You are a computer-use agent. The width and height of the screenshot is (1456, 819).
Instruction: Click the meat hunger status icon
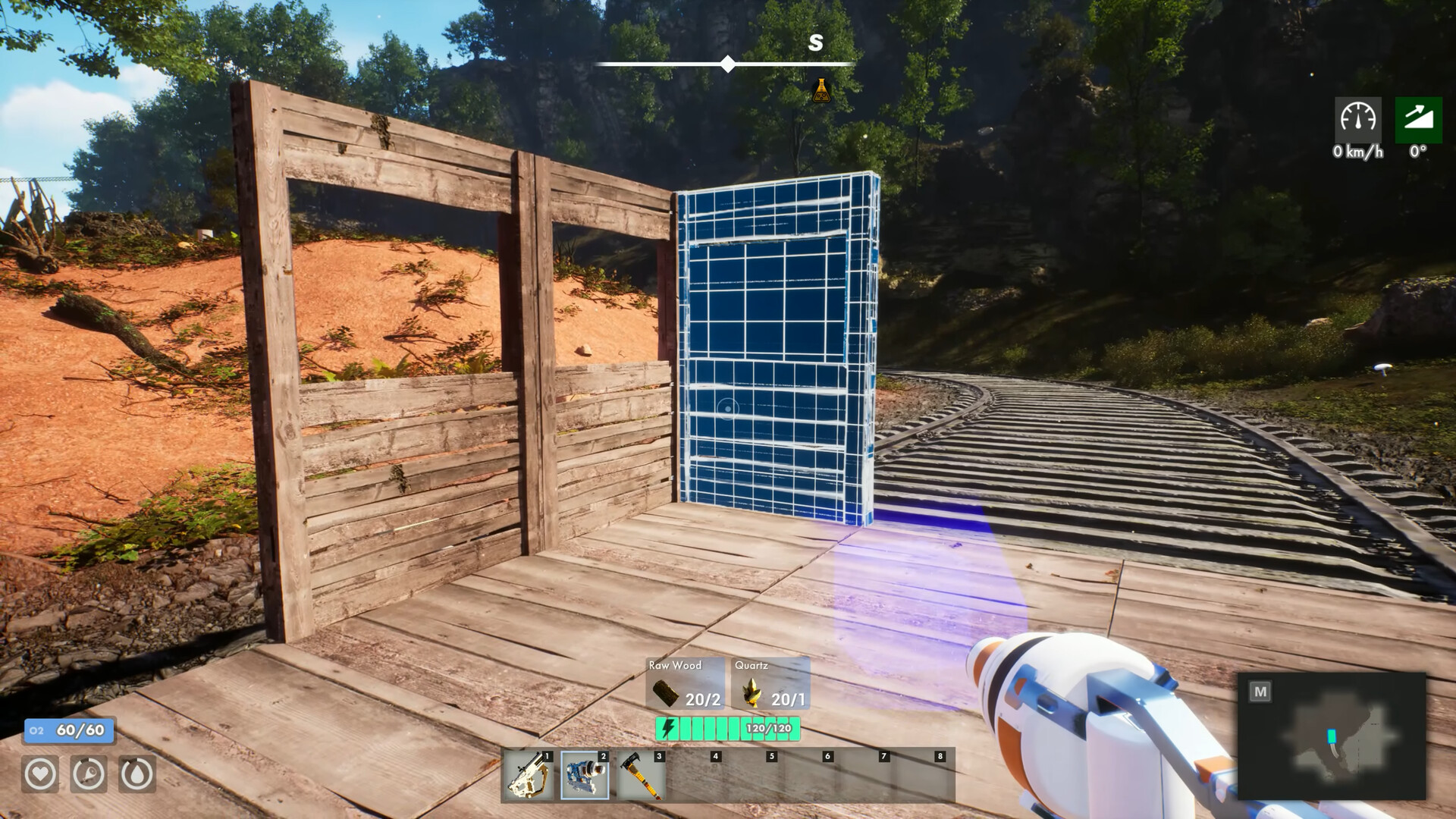coord(89,774)
